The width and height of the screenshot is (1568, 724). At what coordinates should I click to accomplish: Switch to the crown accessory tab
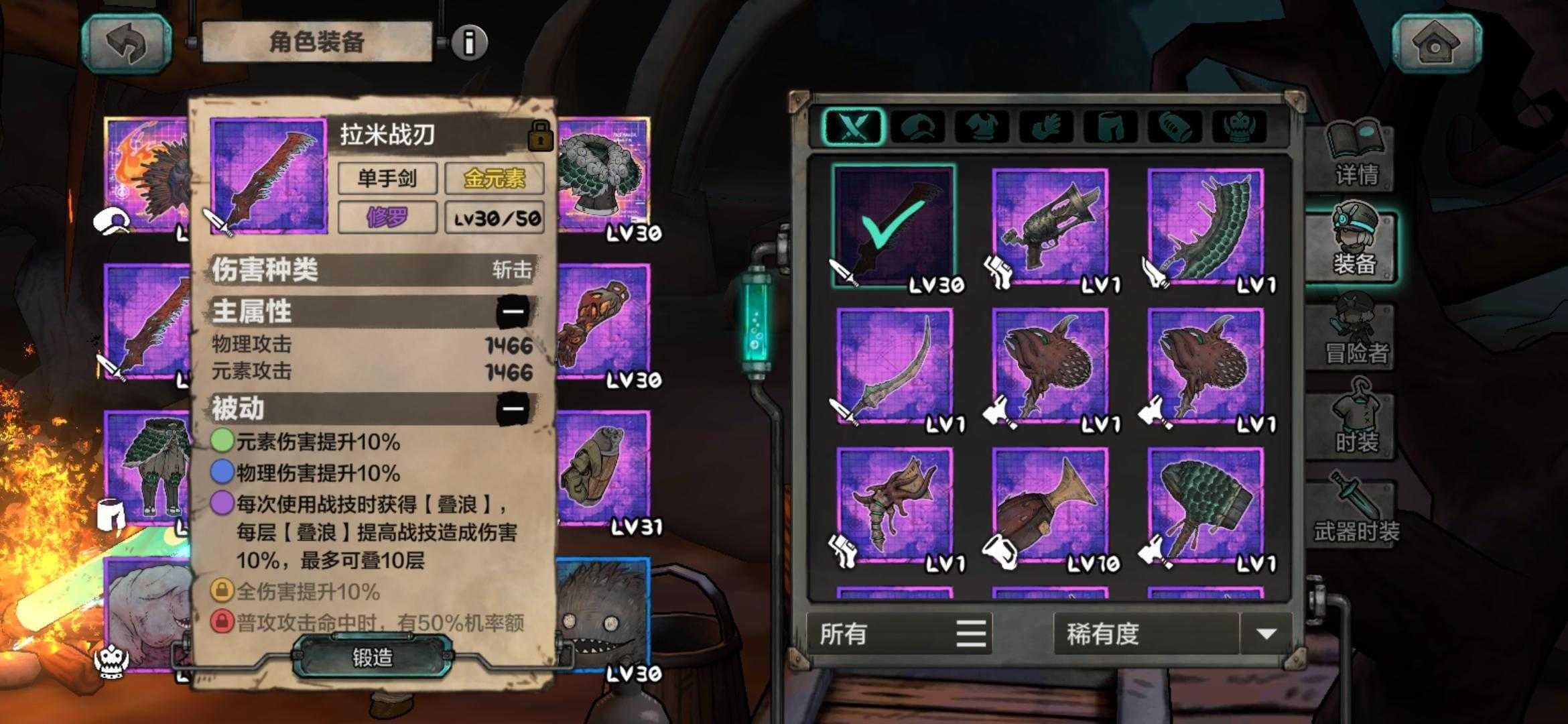1238,126
